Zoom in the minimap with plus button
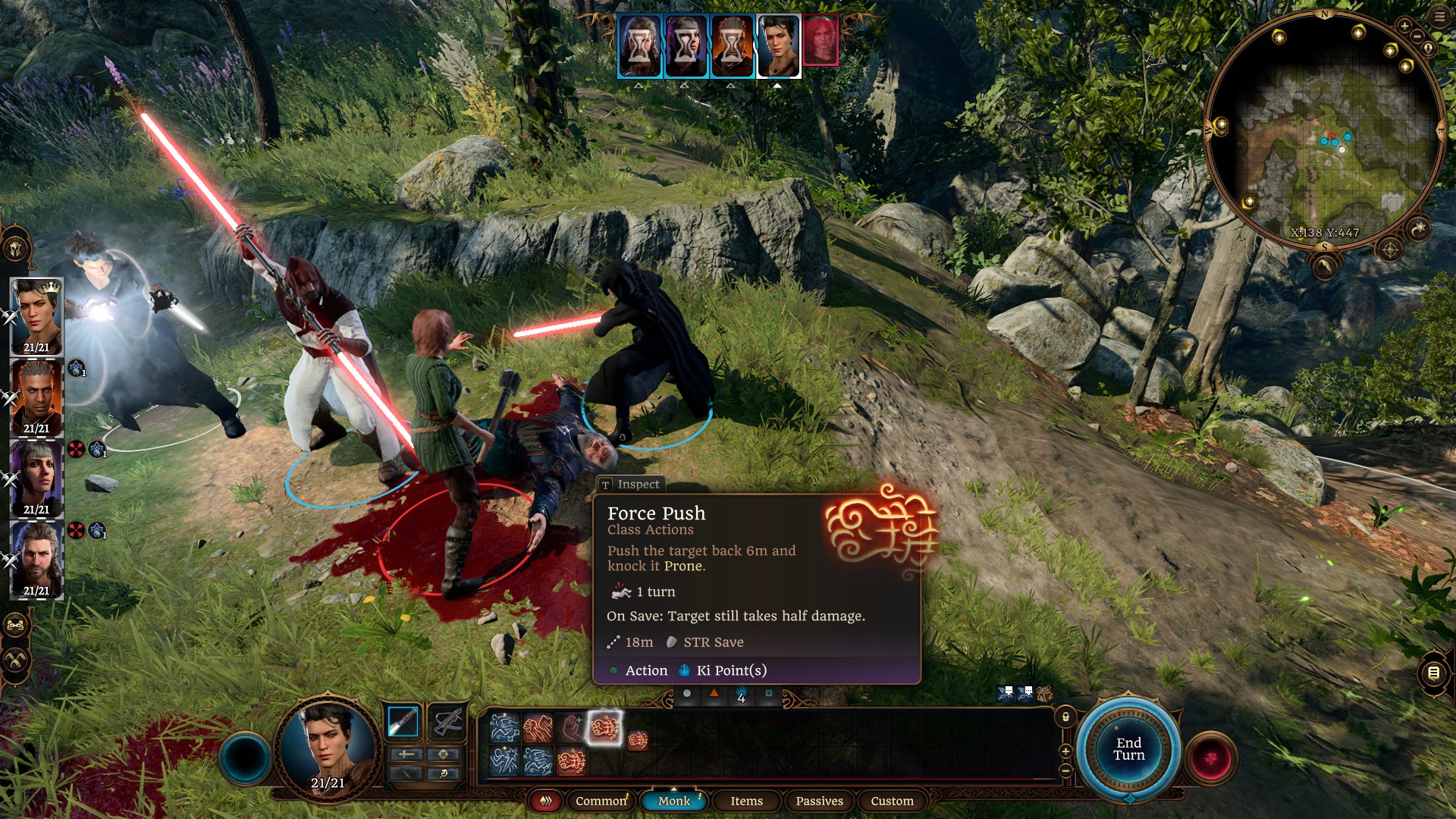 tap(1404, 27)
